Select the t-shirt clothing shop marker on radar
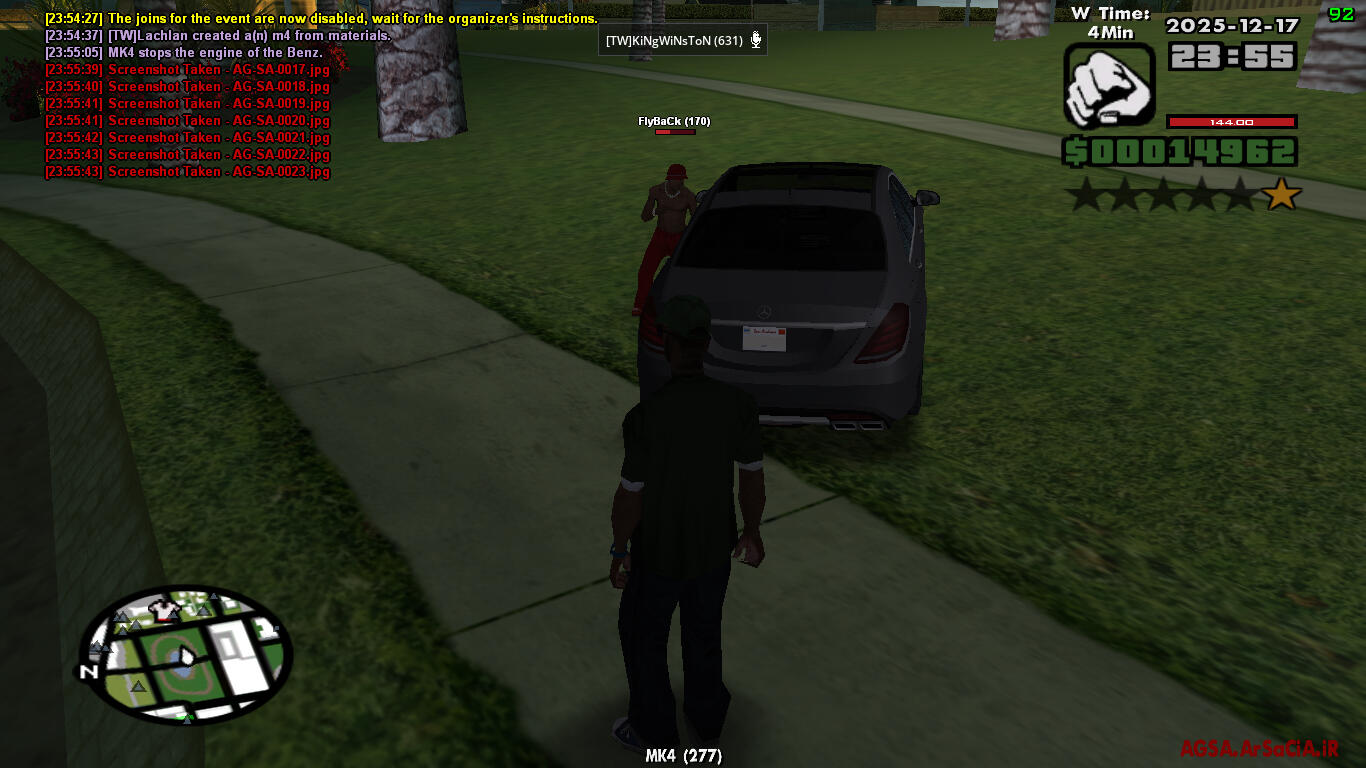The image size is (1366, 768). click(x=163, y=609)
